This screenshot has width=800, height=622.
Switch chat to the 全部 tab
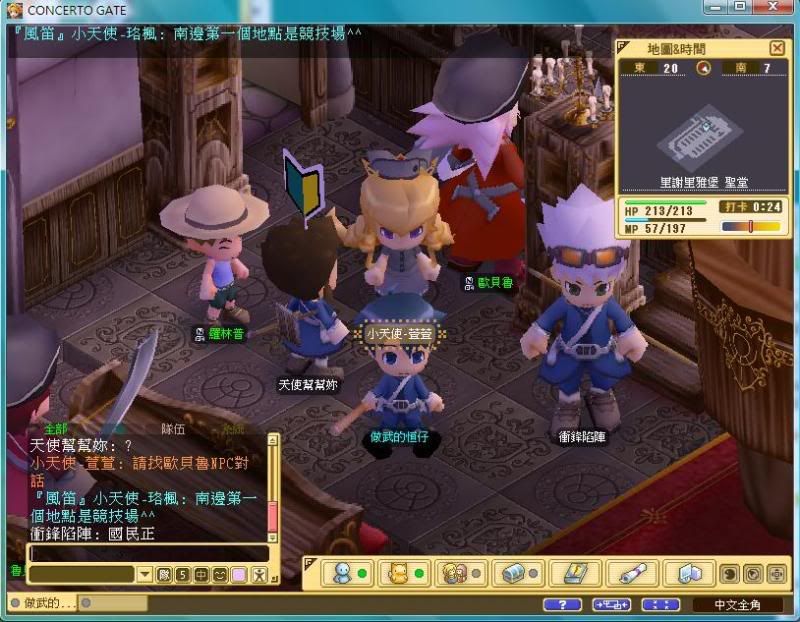coord(55,428)
